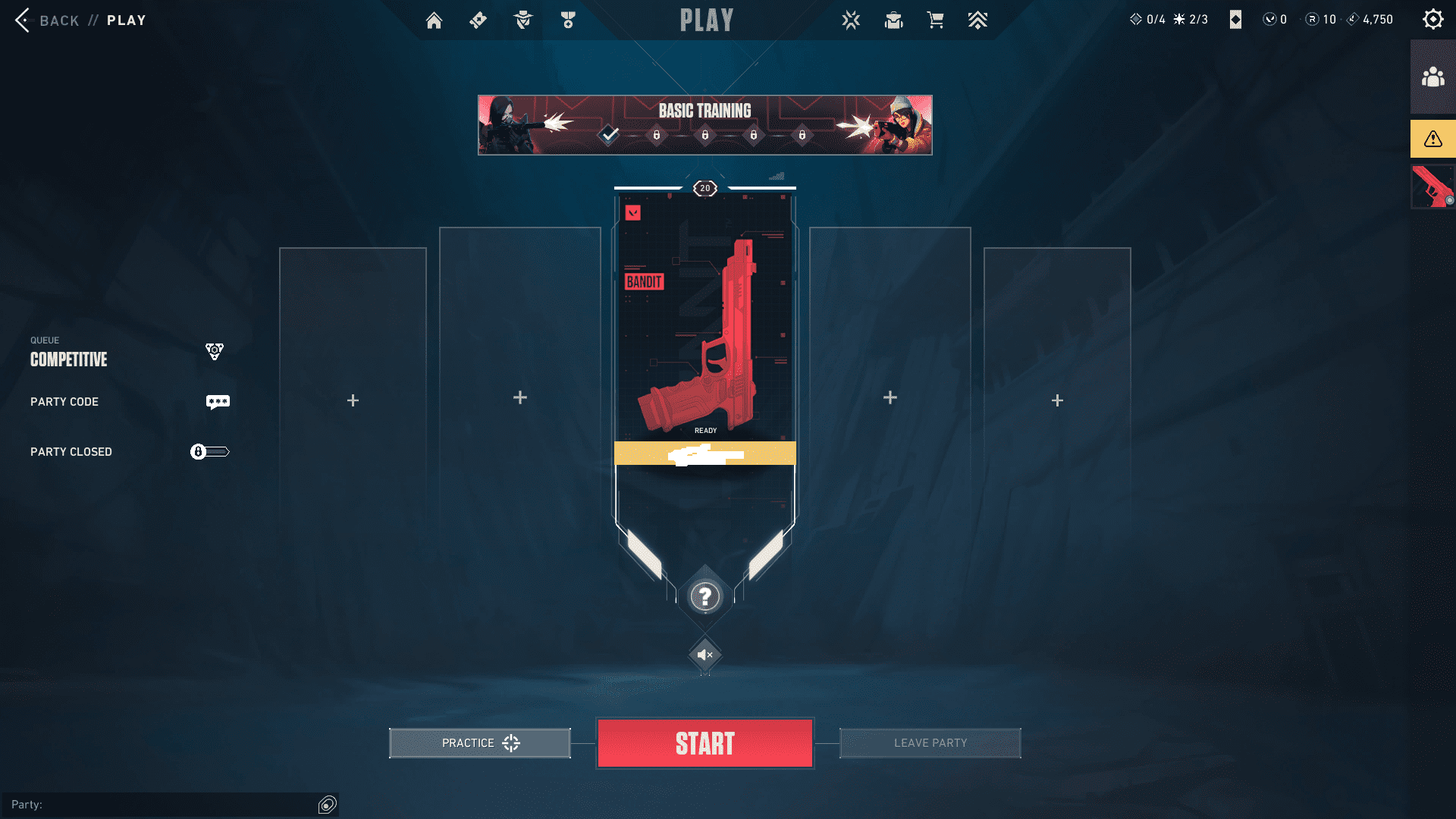Viewport: 1456px width, 819px height.
Task: Open the Premier chevrons icon
Action: tap(978, 20)
